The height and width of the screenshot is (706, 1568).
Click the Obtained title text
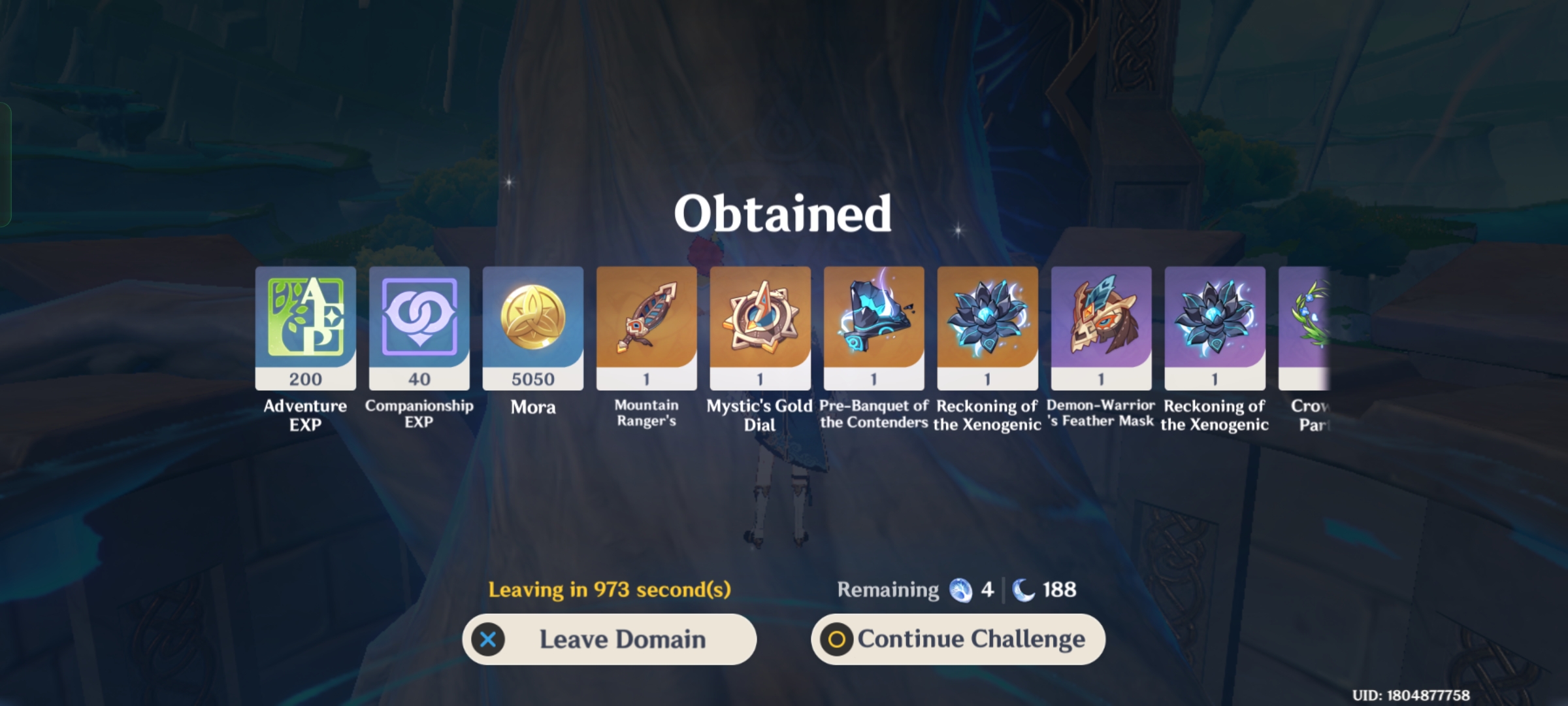pos(783,213)
